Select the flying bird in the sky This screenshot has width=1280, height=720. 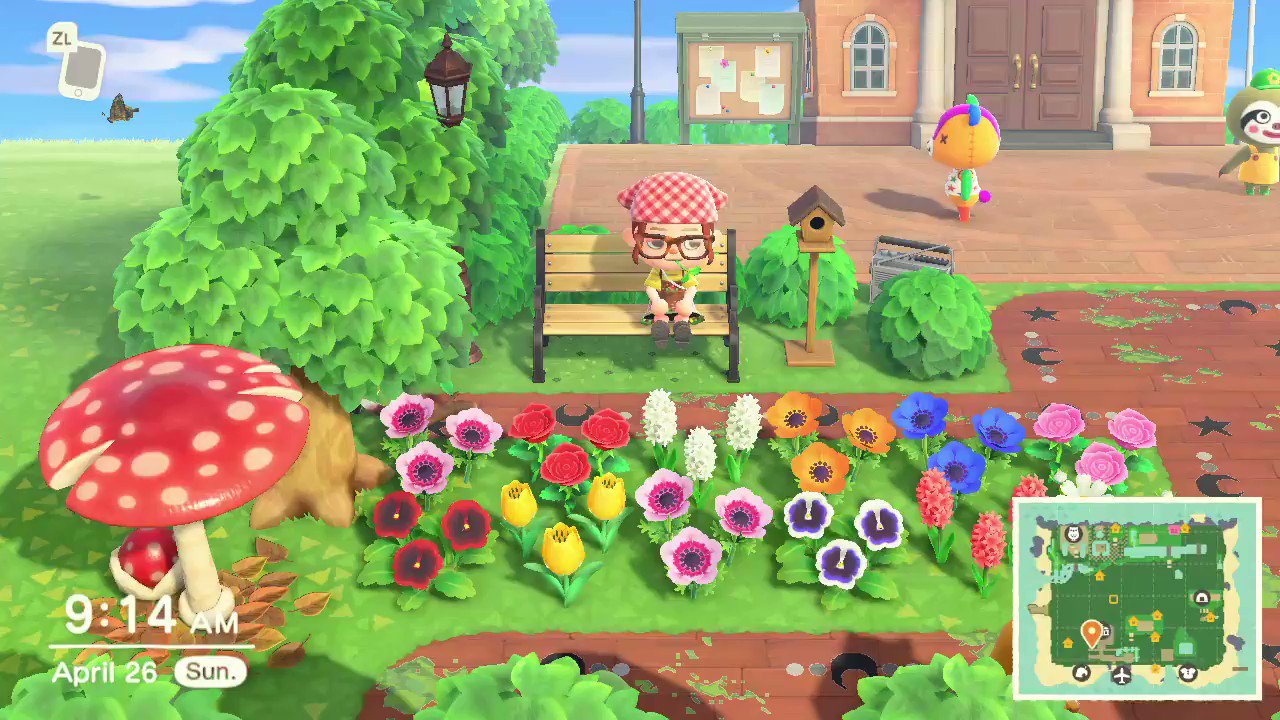click(x=120, y=110)
